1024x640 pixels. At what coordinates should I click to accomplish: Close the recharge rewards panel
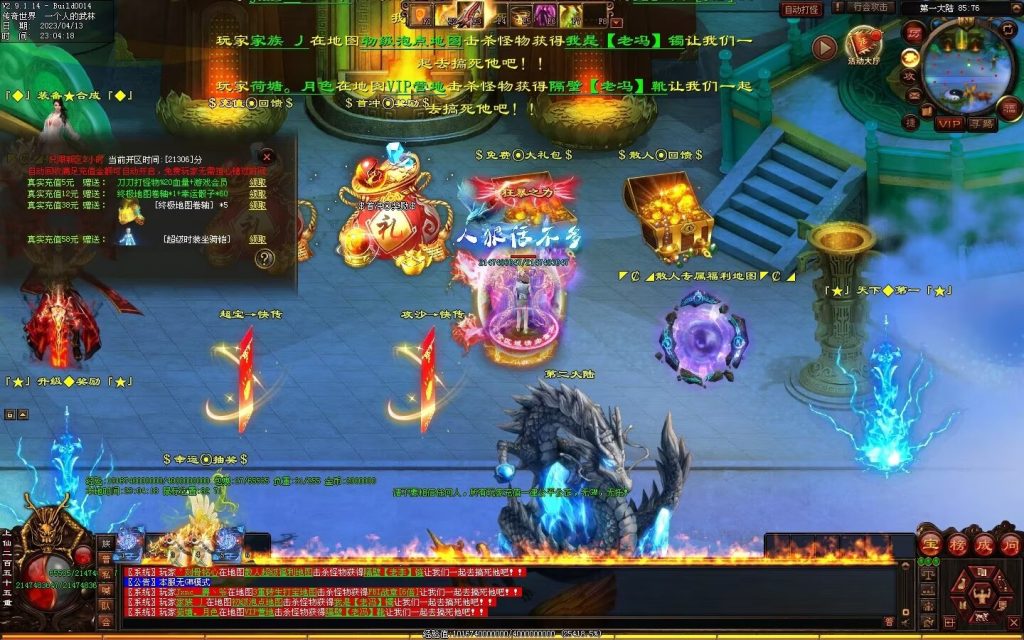point(267,157)
